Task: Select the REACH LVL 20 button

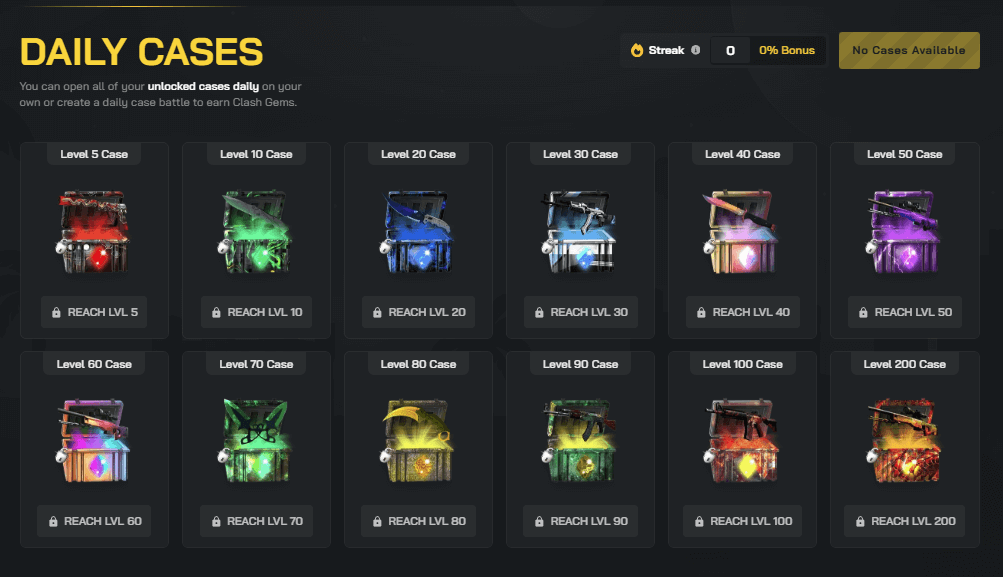Action: (x=418, y=312)
